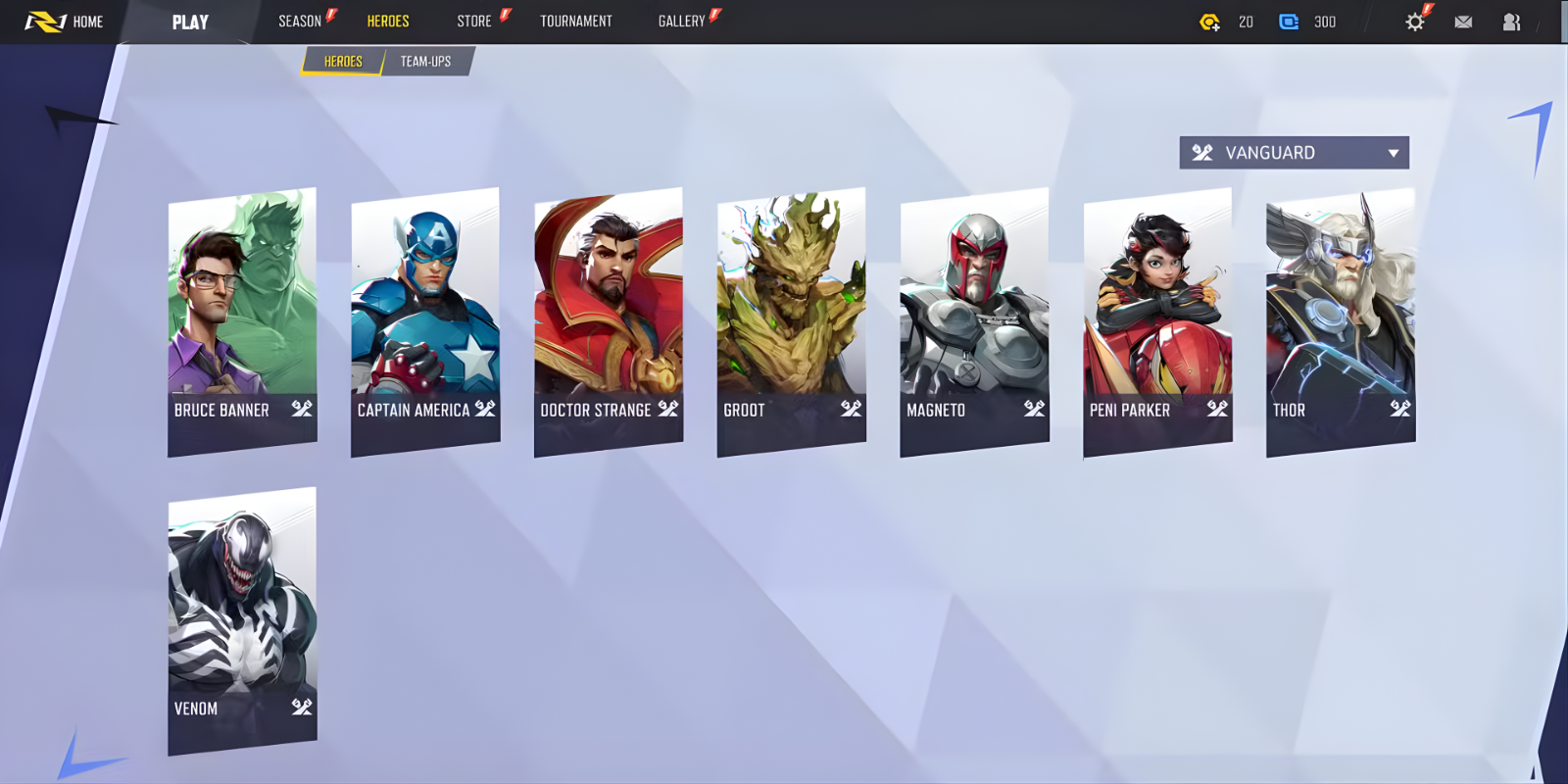This screenshot has width=1568, height=784.
Task: Open the Store menu
Action: pyautogui.click(x=475, y=21)
